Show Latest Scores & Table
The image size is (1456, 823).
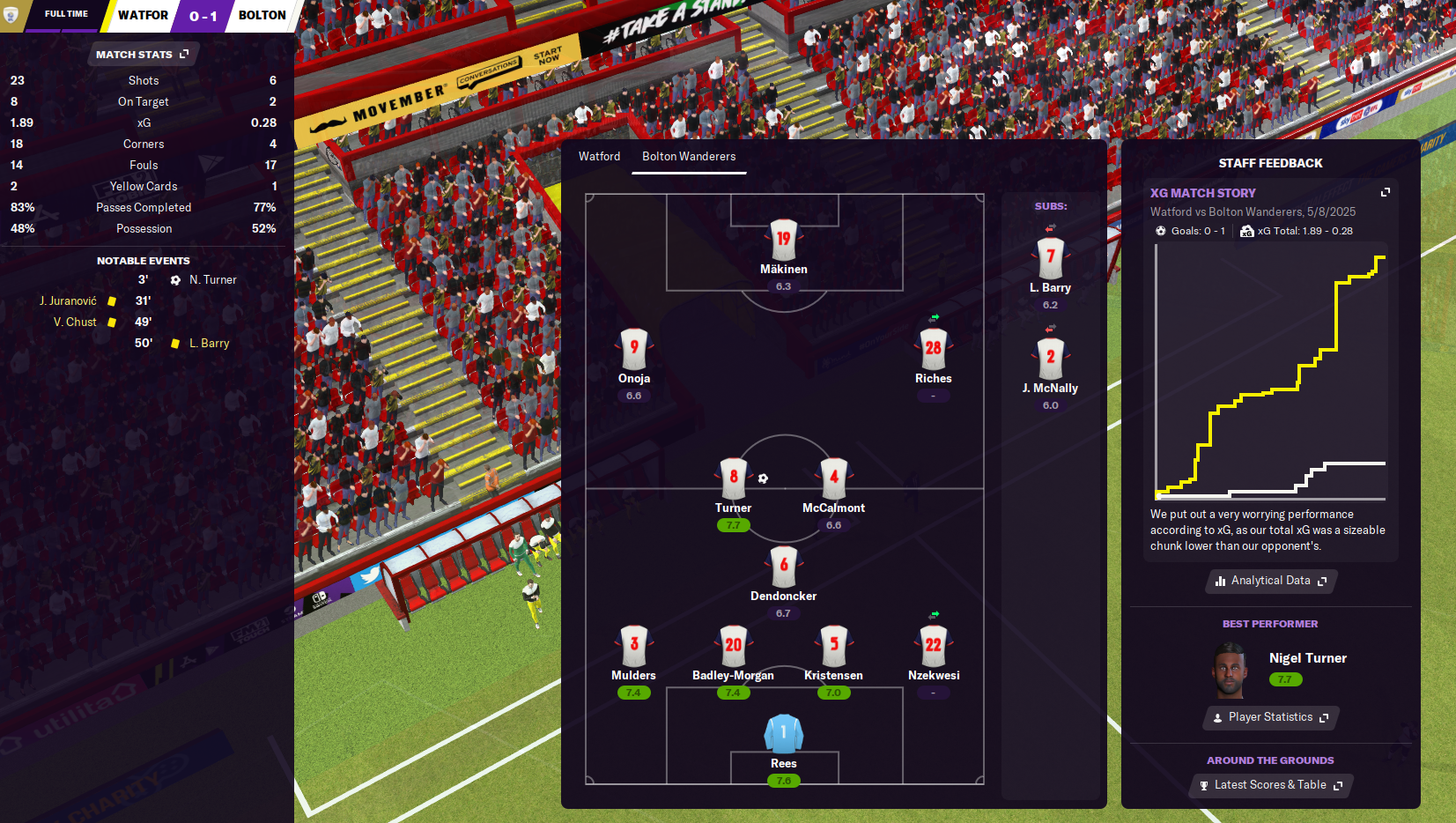click(1270, 785)
